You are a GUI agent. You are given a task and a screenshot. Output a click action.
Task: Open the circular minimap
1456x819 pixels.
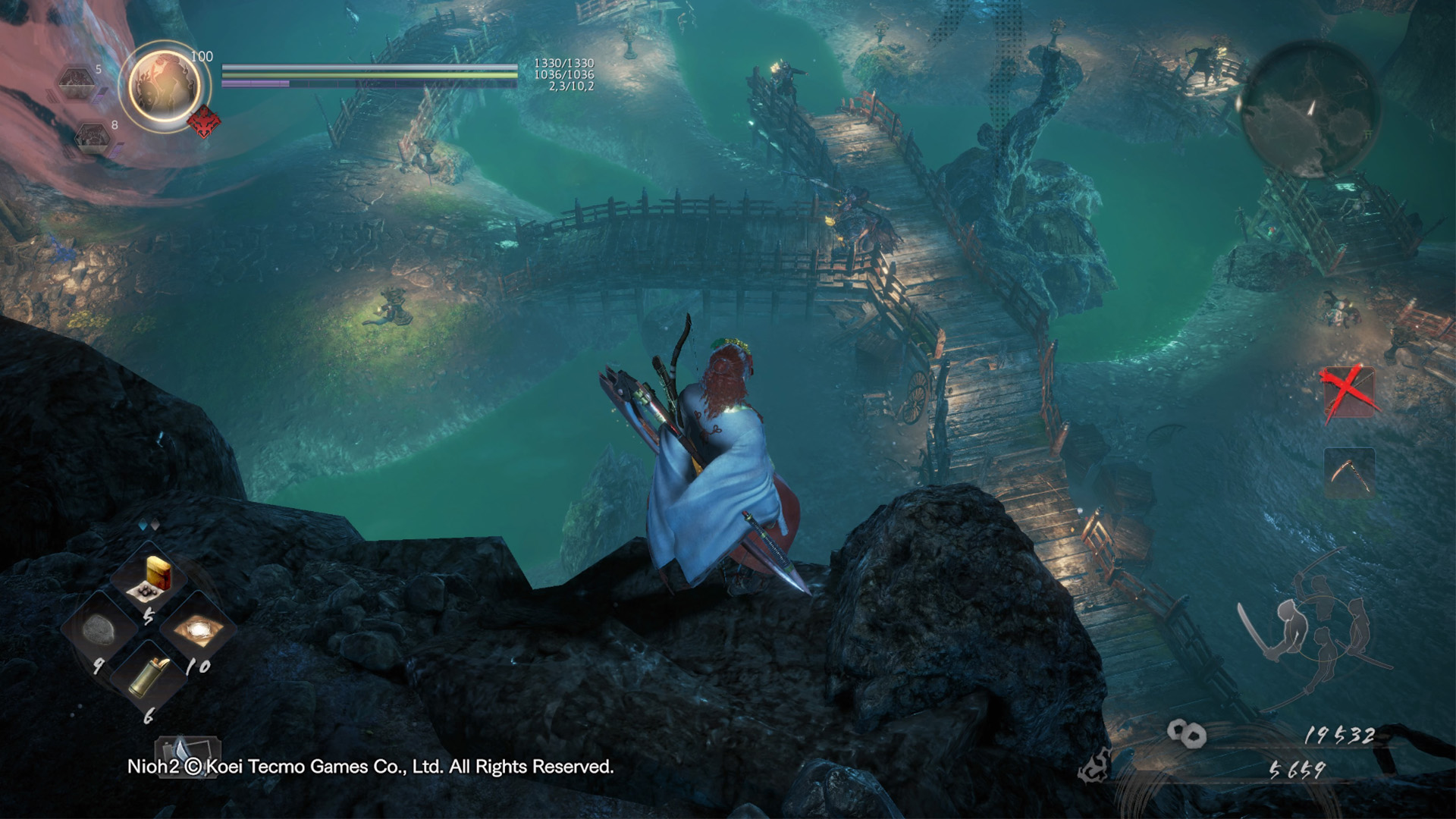1310,108
